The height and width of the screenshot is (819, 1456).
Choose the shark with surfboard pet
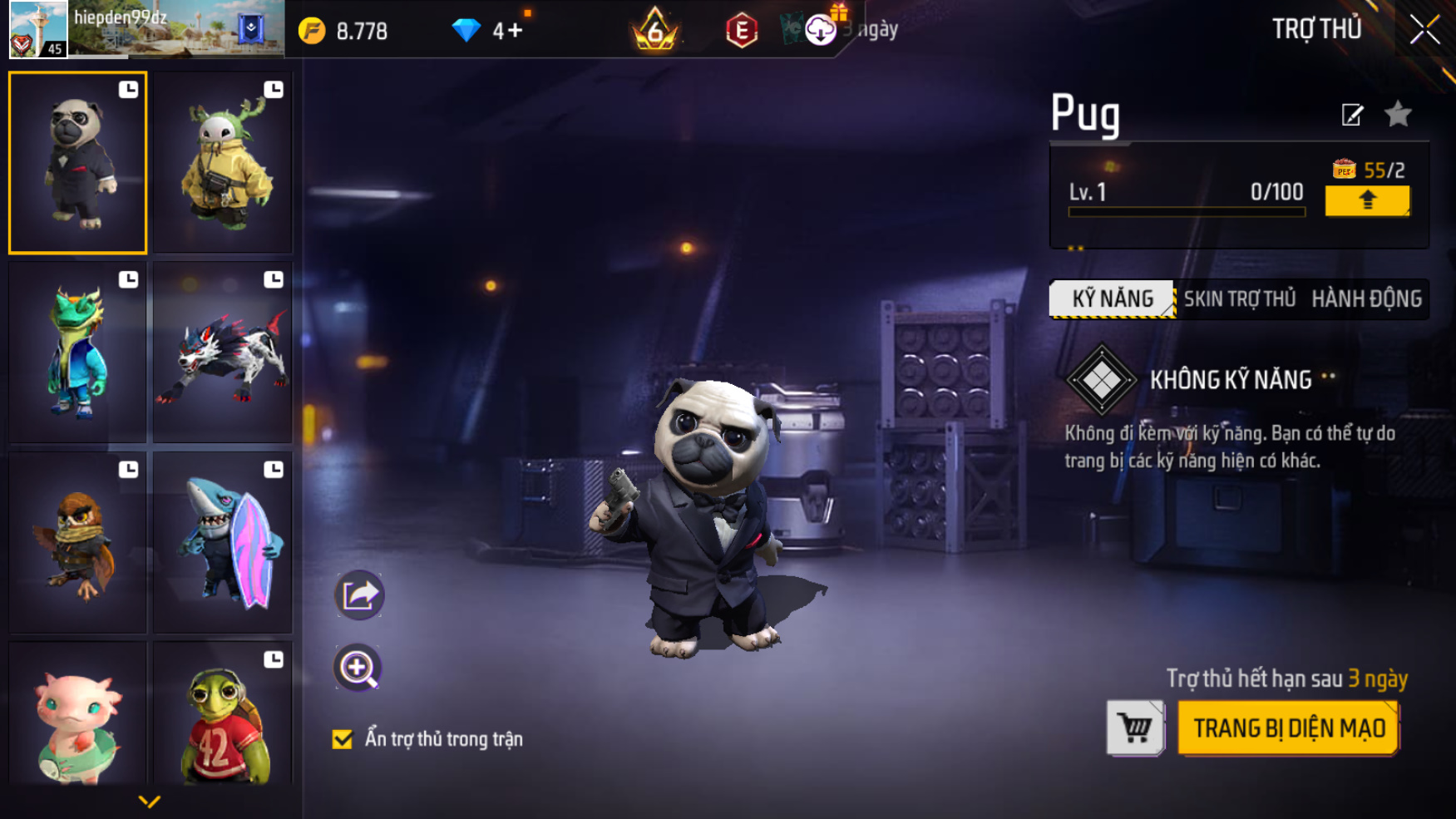tap(223, 542)
